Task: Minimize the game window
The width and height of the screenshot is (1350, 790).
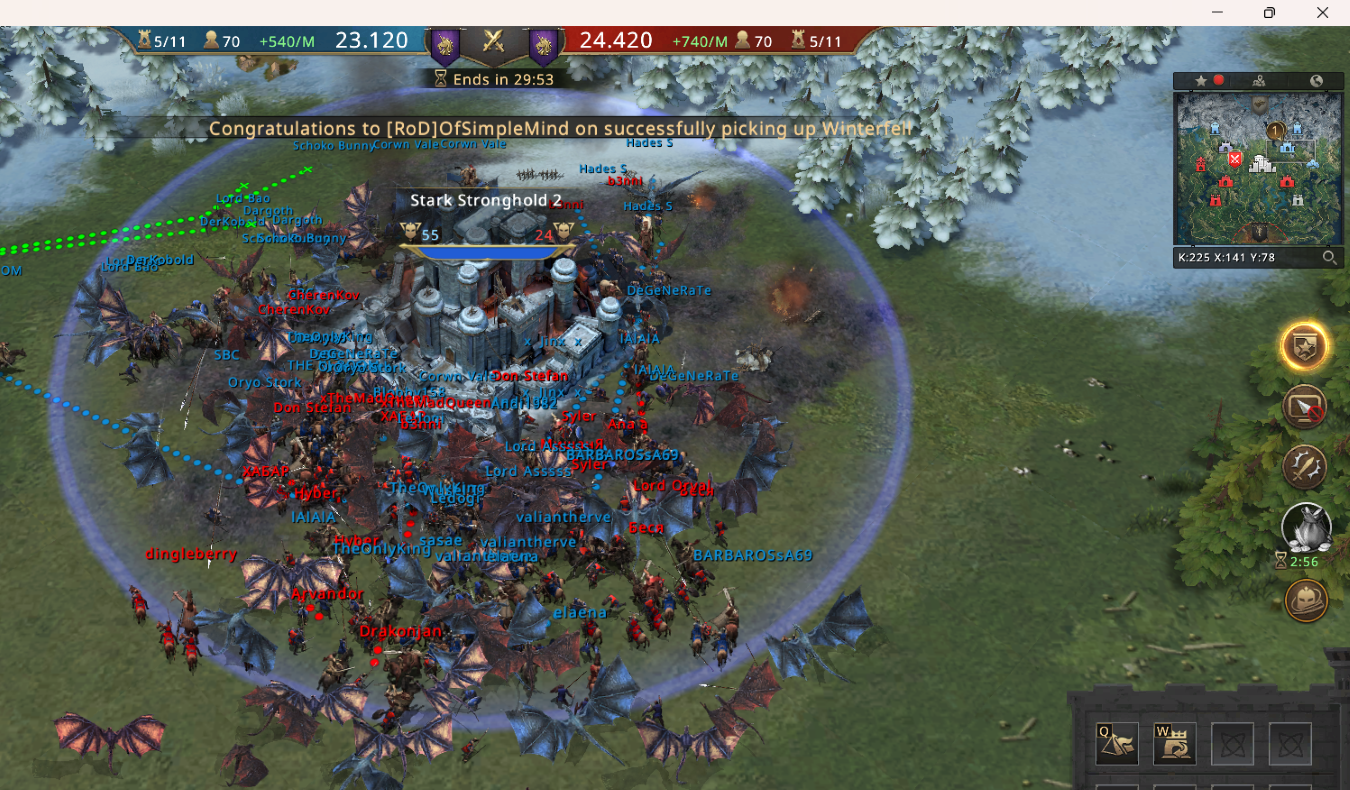Action: tap(1217, 13)
